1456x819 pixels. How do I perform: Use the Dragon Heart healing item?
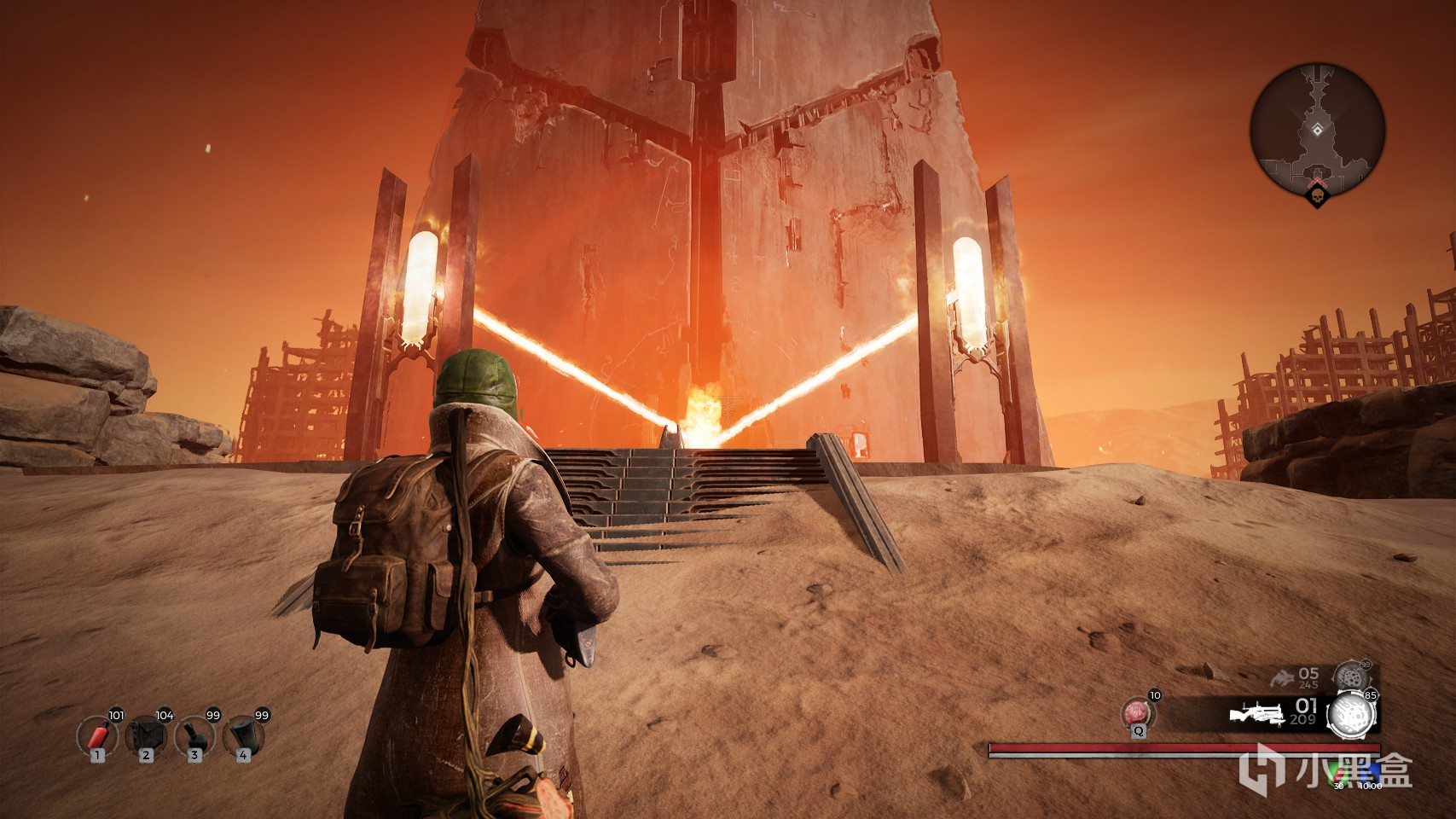point(1138,711)
